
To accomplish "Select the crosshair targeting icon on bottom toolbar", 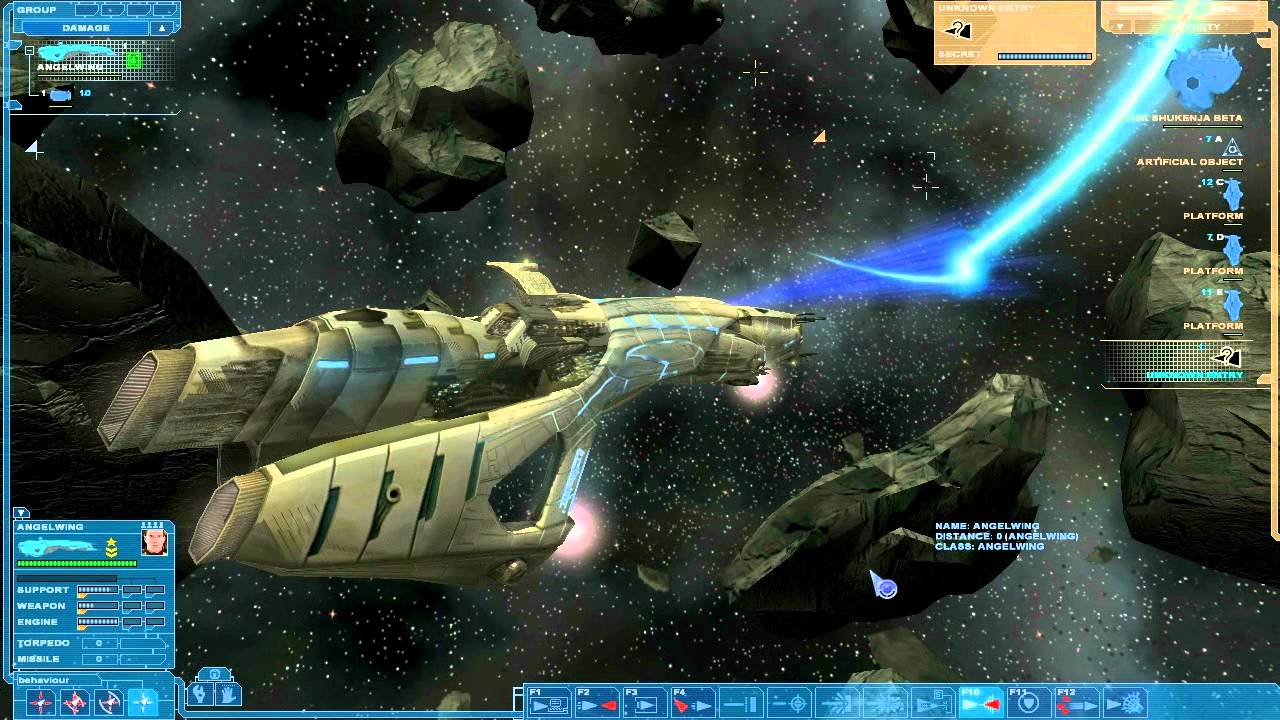I will click(798, 700).
